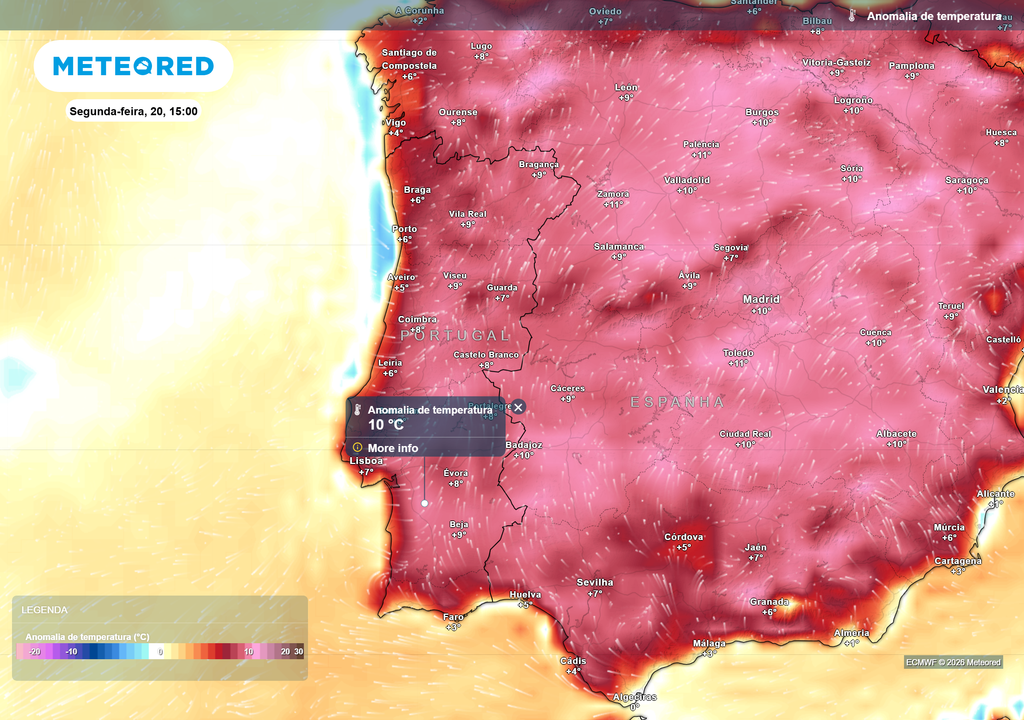Click the Meteored logo

pos(133,66)
